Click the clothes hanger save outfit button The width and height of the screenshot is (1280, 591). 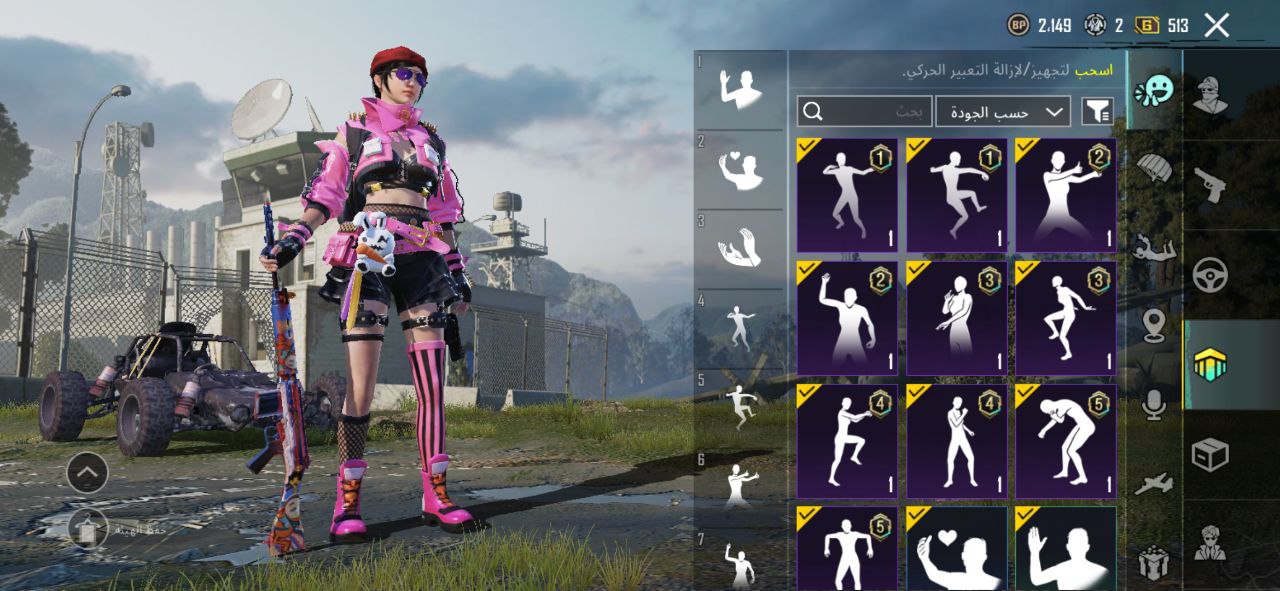click(88, 528)
